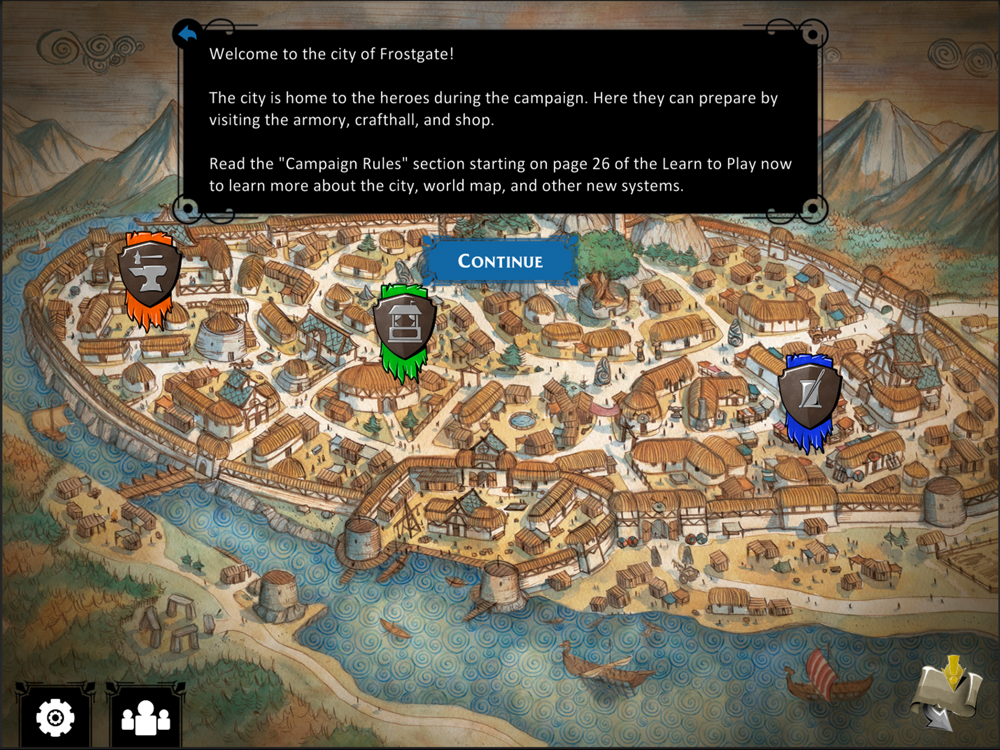Open the settings gear menu
The image size is (1000, 750).
[x=55, y=716]
